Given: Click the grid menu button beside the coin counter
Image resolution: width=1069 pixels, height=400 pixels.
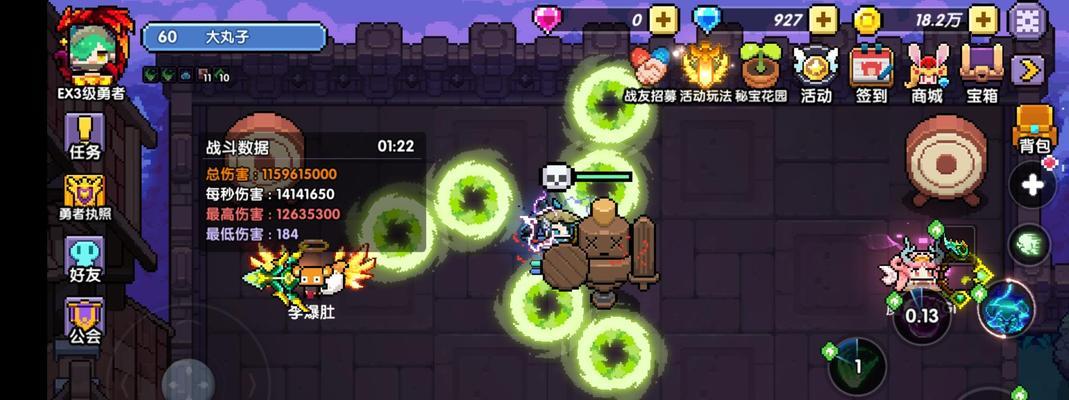Looking at the screenshot, I should 1027,19.
